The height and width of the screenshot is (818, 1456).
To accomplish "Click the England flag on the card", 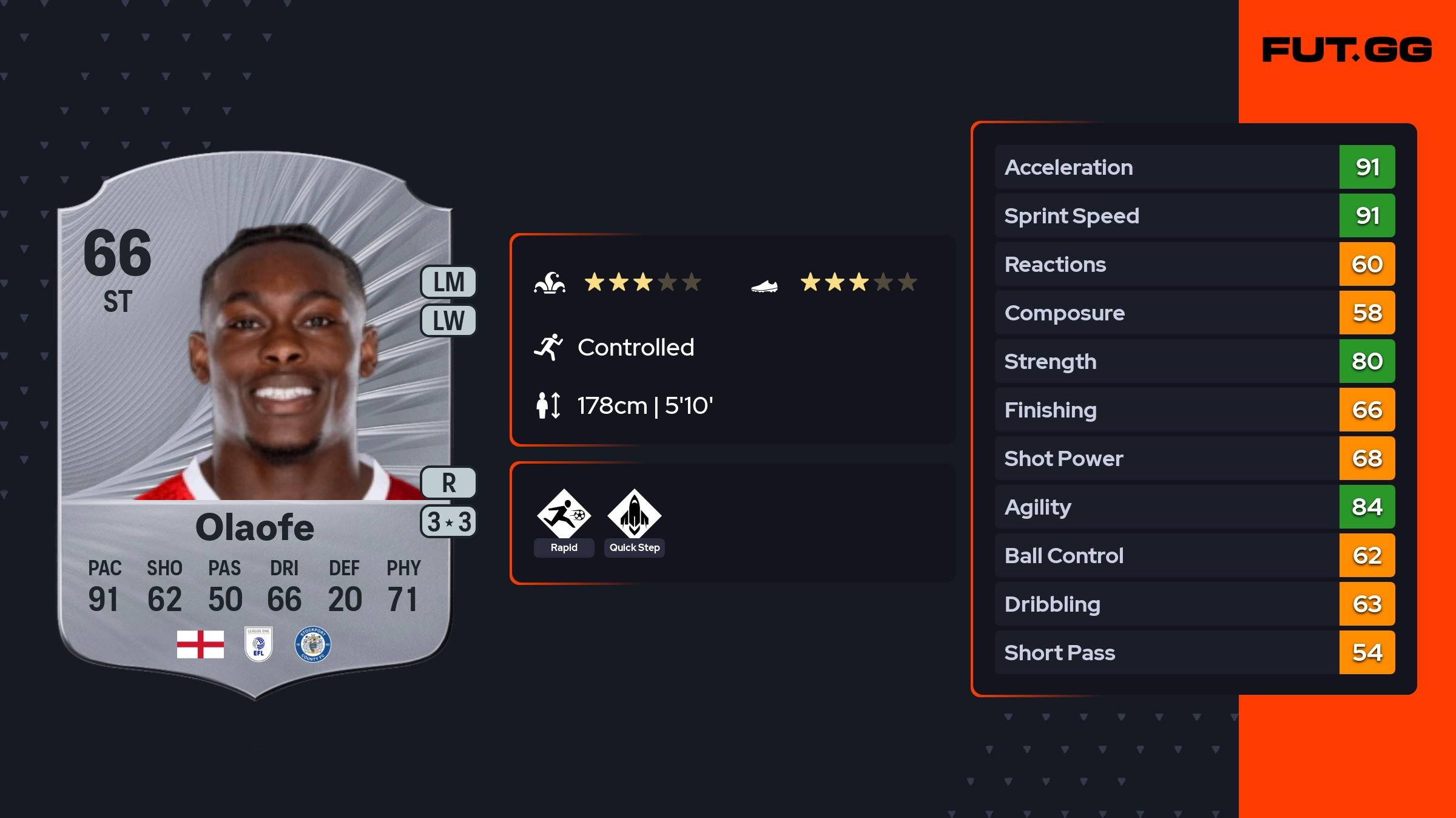I will coord(200,644).
